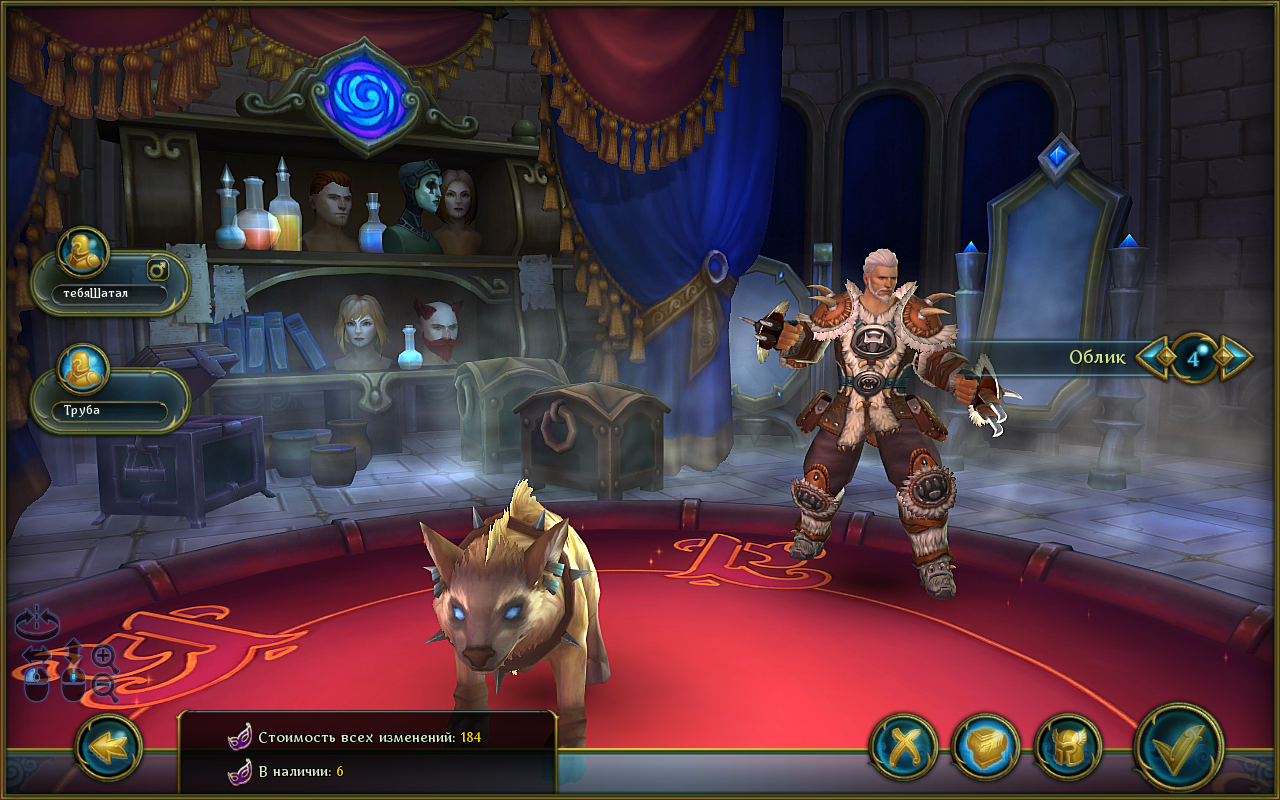Click the golden back arrow button

point(109,746)
